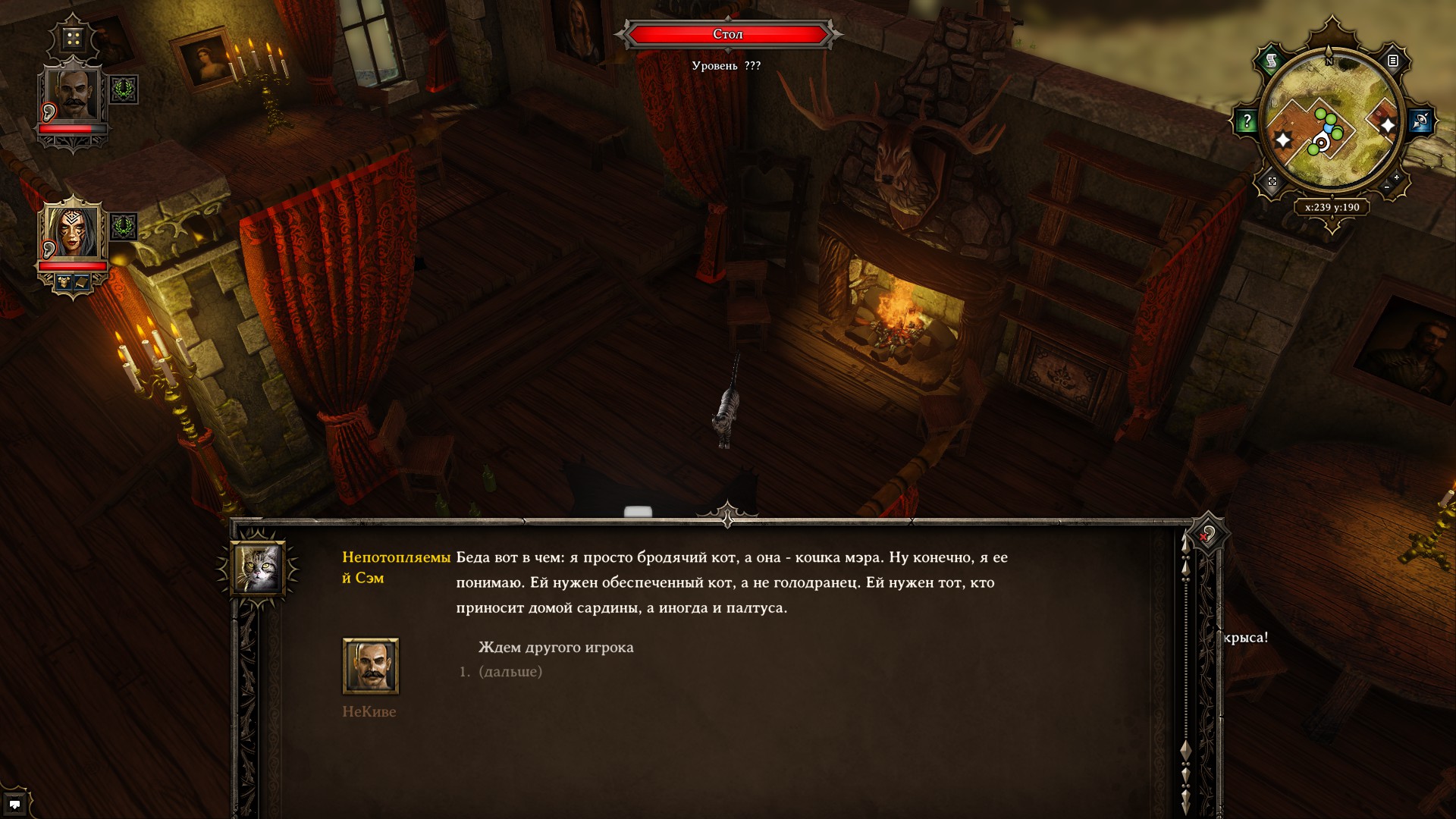This screenshot has width=1456, height=819.
Task: Click the green question mark help icon
Action: (x=1247, y=120)
